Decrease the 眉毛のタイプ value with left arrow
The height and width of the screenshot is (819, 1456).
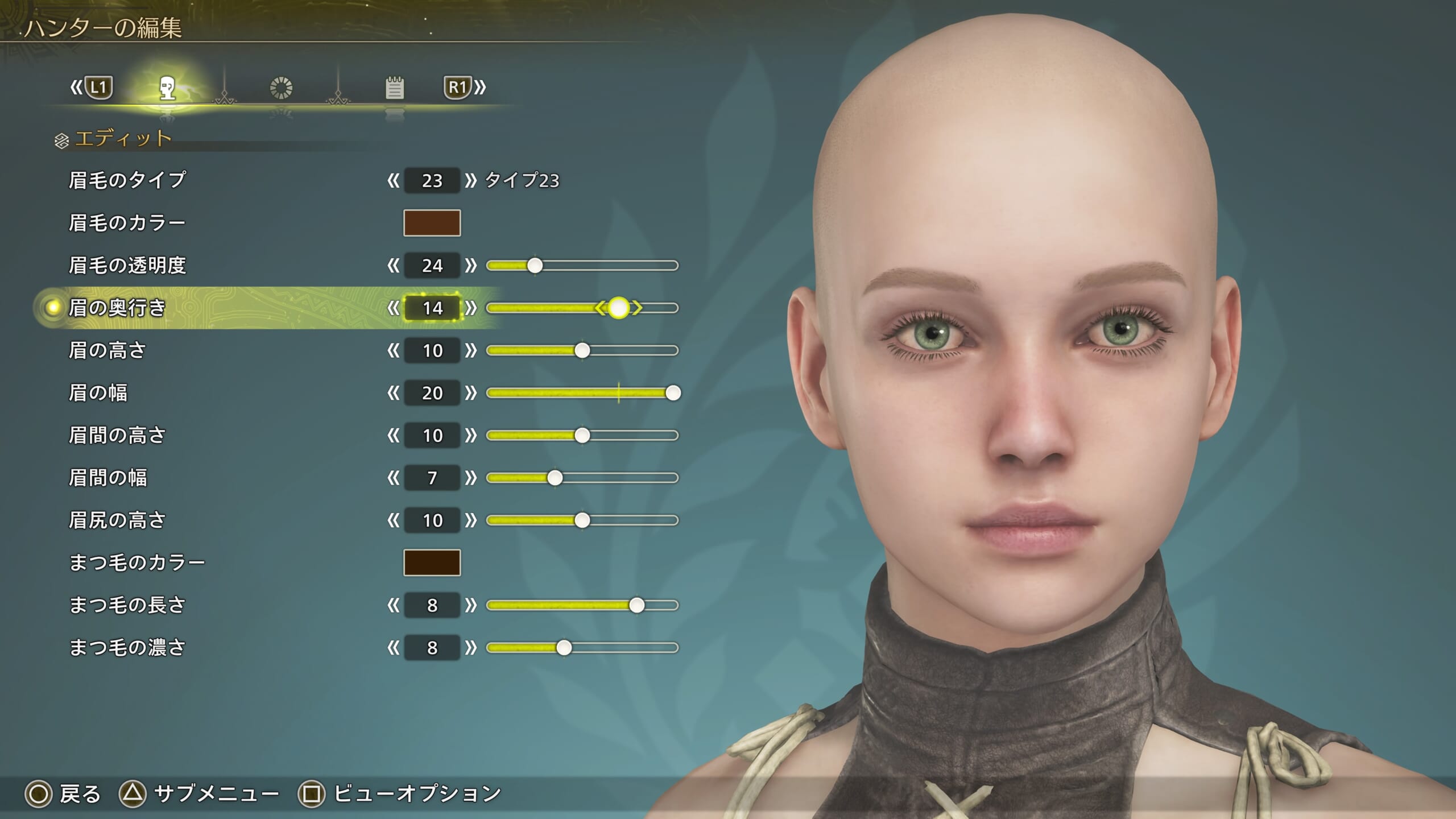[x=393, y=181]
